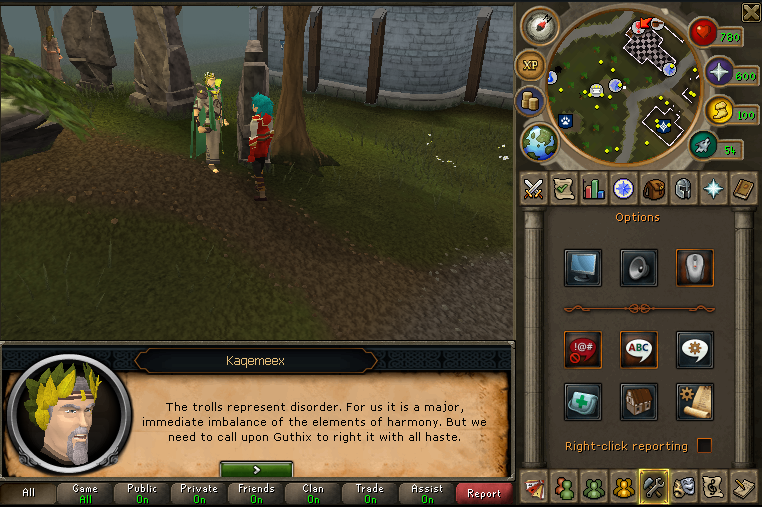Open the world map globe

(539, 141)
